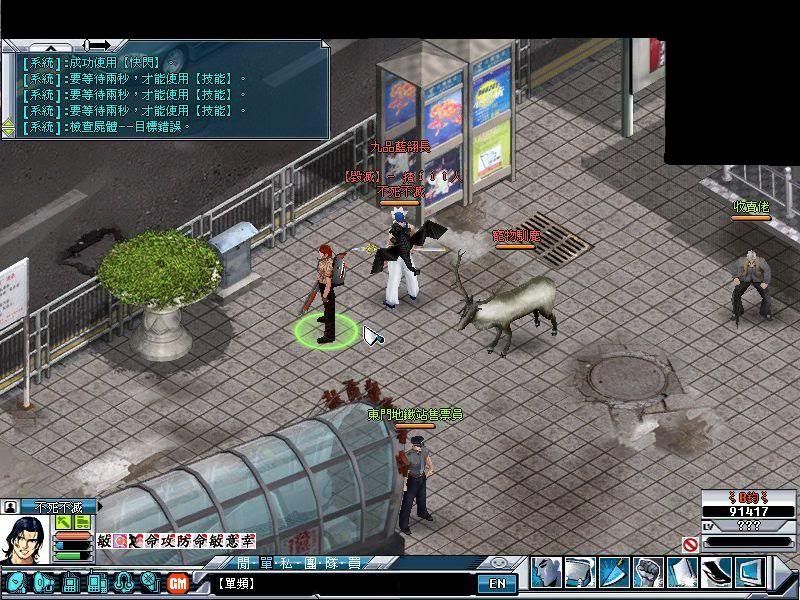Collapse the chat log with the up arrow tab
The image size is (800, 600).
(x=50, y=46)
